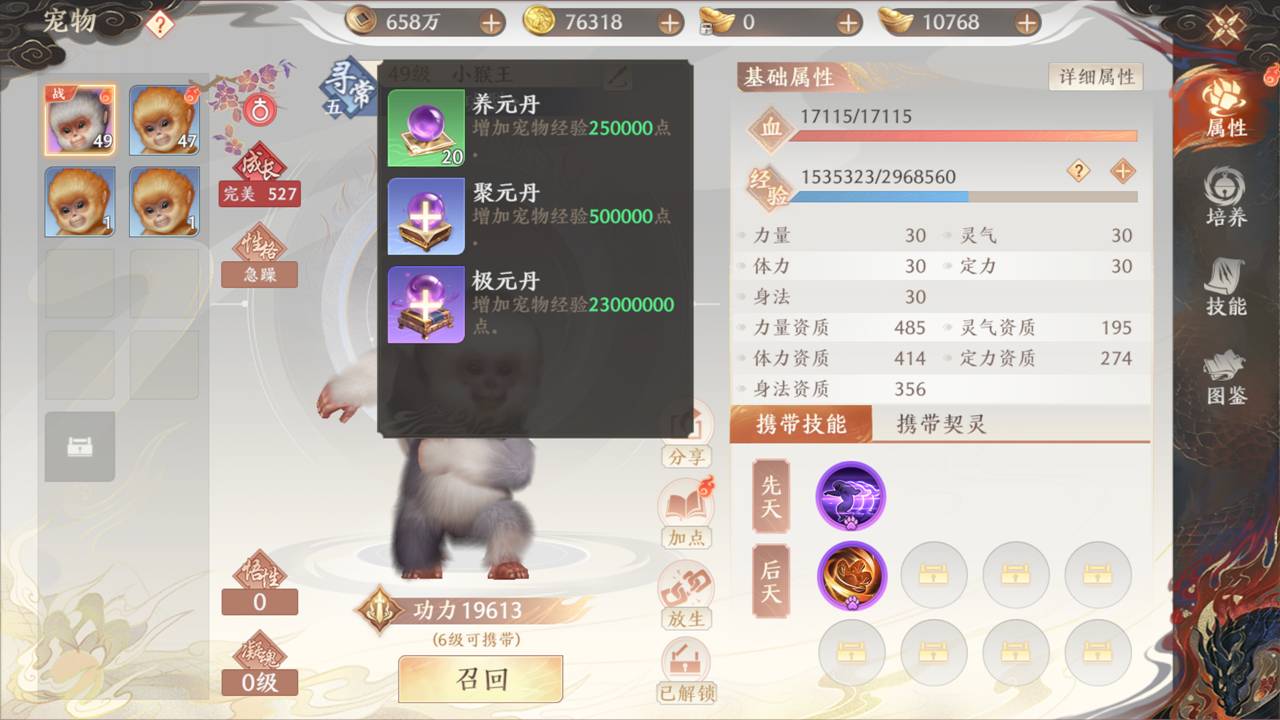This screenshot has width=1280, height=720.
Task: Select the 极元丹 item granting 23000000 experience
Action: click(x=425, y=305)
